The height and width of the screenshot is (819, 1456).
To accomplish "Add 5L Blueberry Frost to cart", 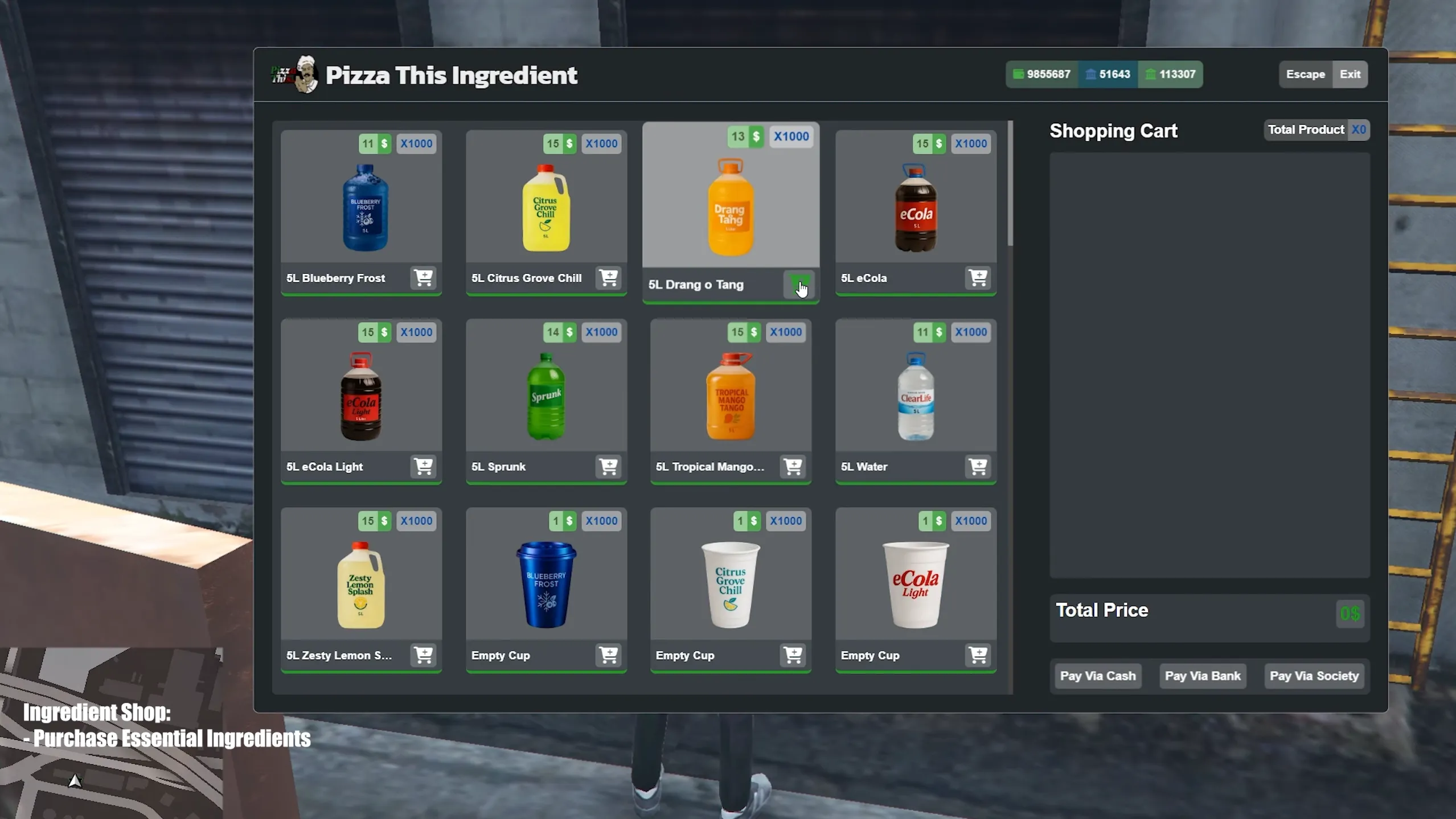I will [x=423, y=278].
